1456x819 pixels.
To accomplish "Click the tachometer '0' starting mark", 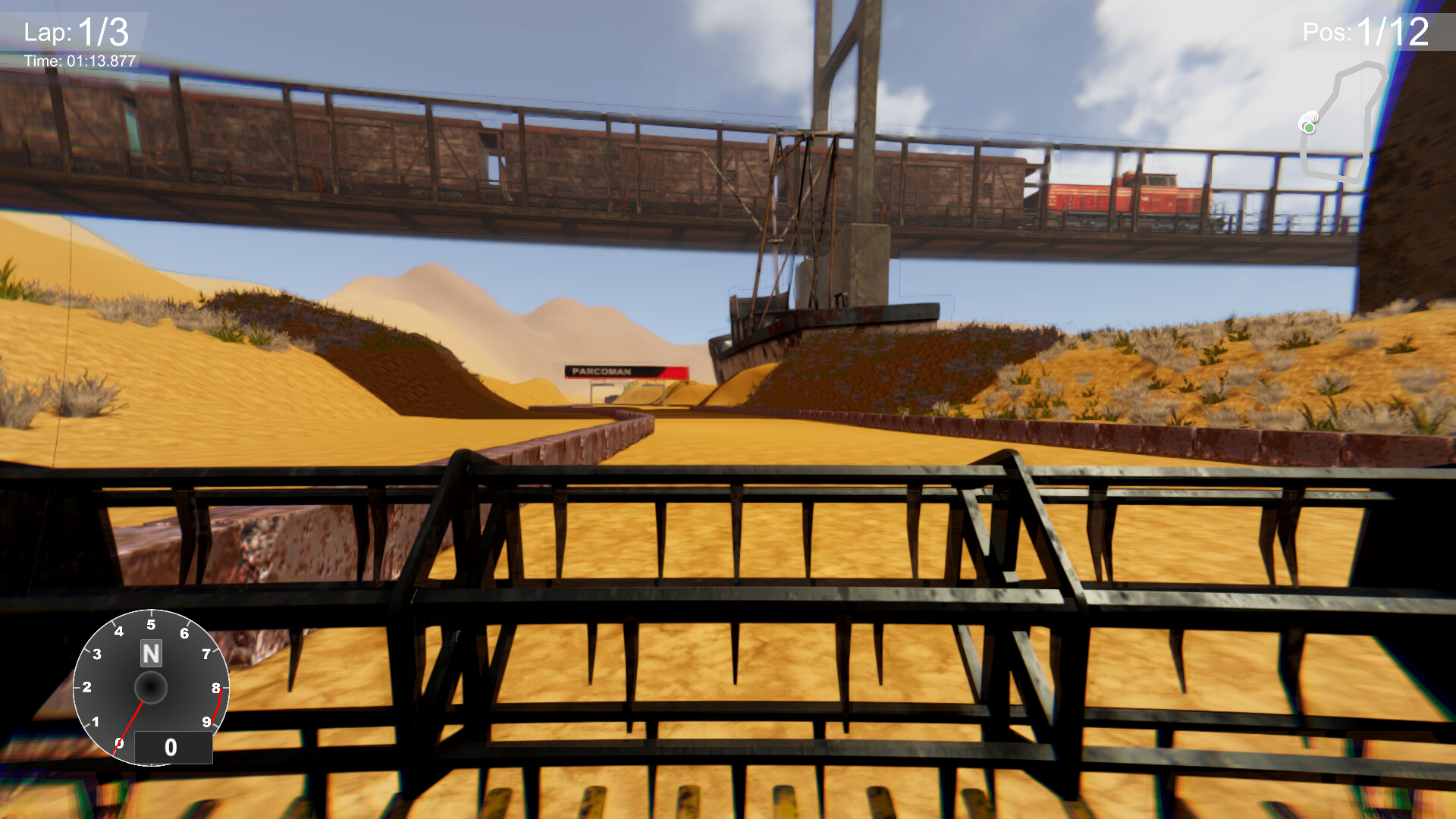I will (120, 743).
